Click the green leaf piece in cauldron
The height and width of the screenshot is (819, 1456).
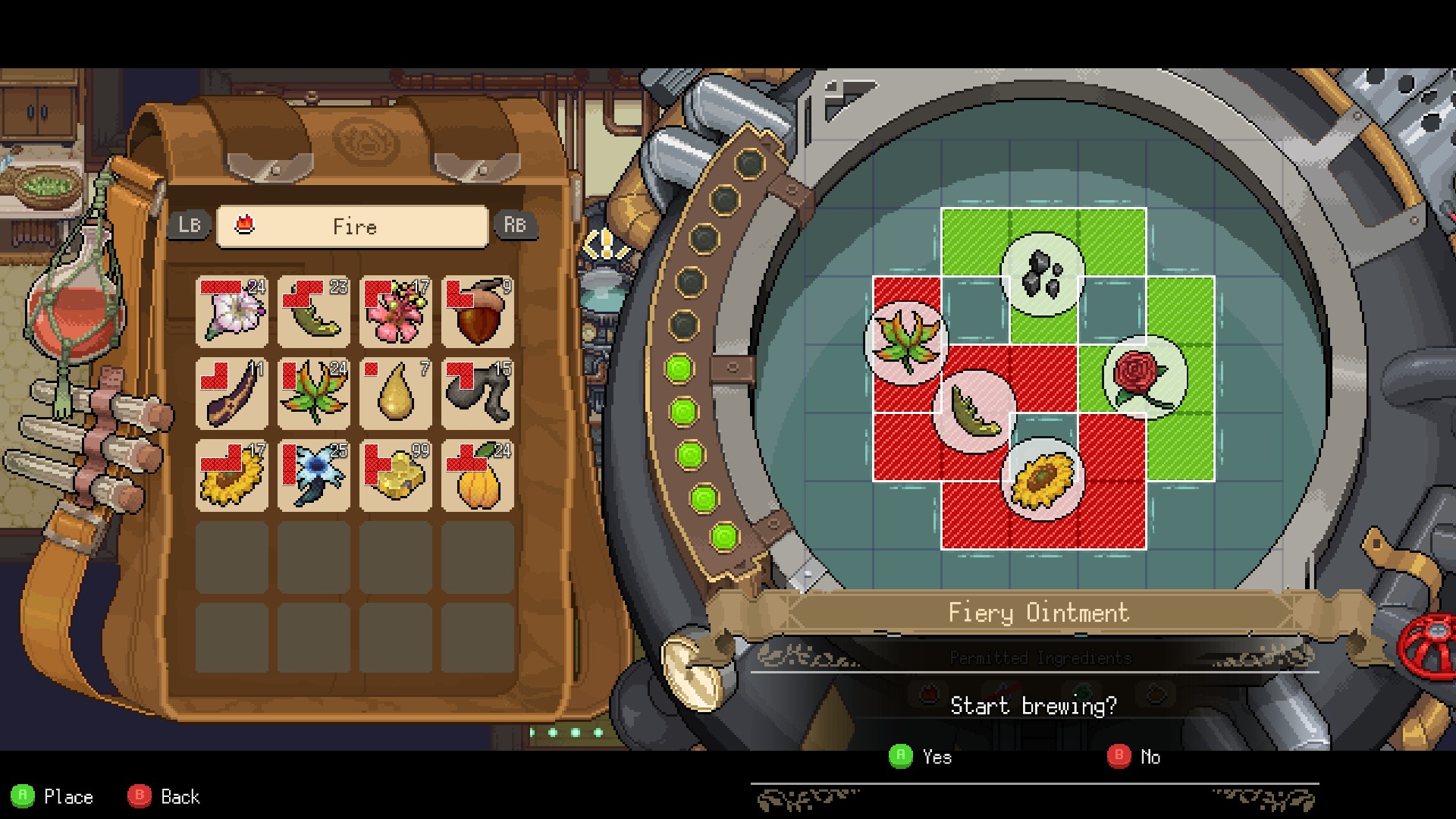click(974, 412)
